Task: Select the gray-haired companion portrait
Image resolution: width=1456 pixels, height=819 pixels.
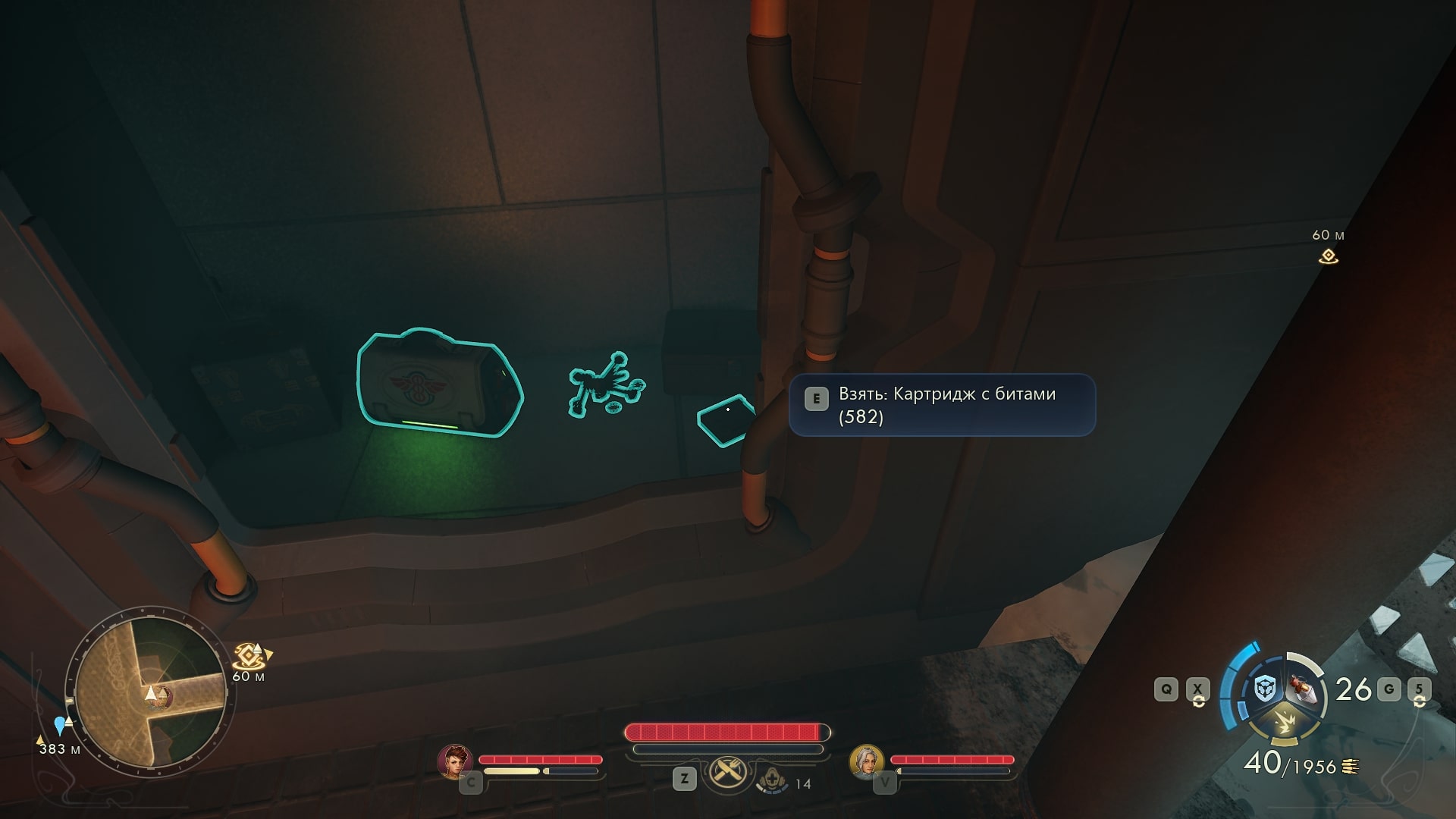Action: (x=866, y=761)
